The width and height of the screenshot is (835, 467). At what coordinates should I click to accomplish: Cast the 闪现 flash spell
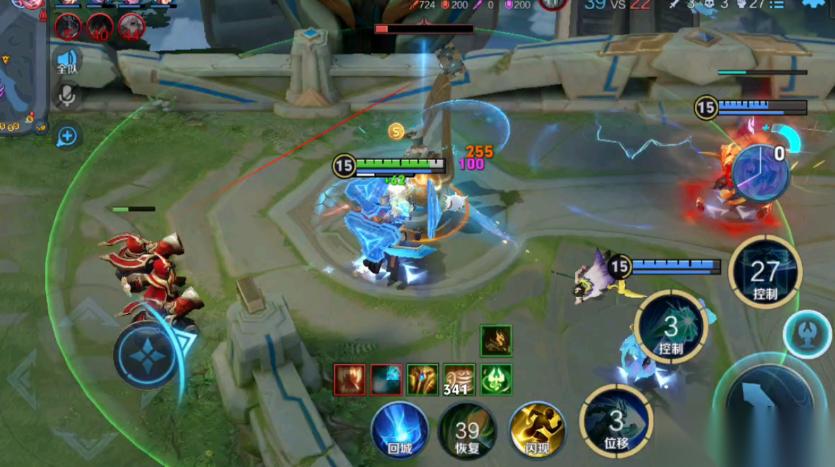pyautogui.click(x=537, y=430)
